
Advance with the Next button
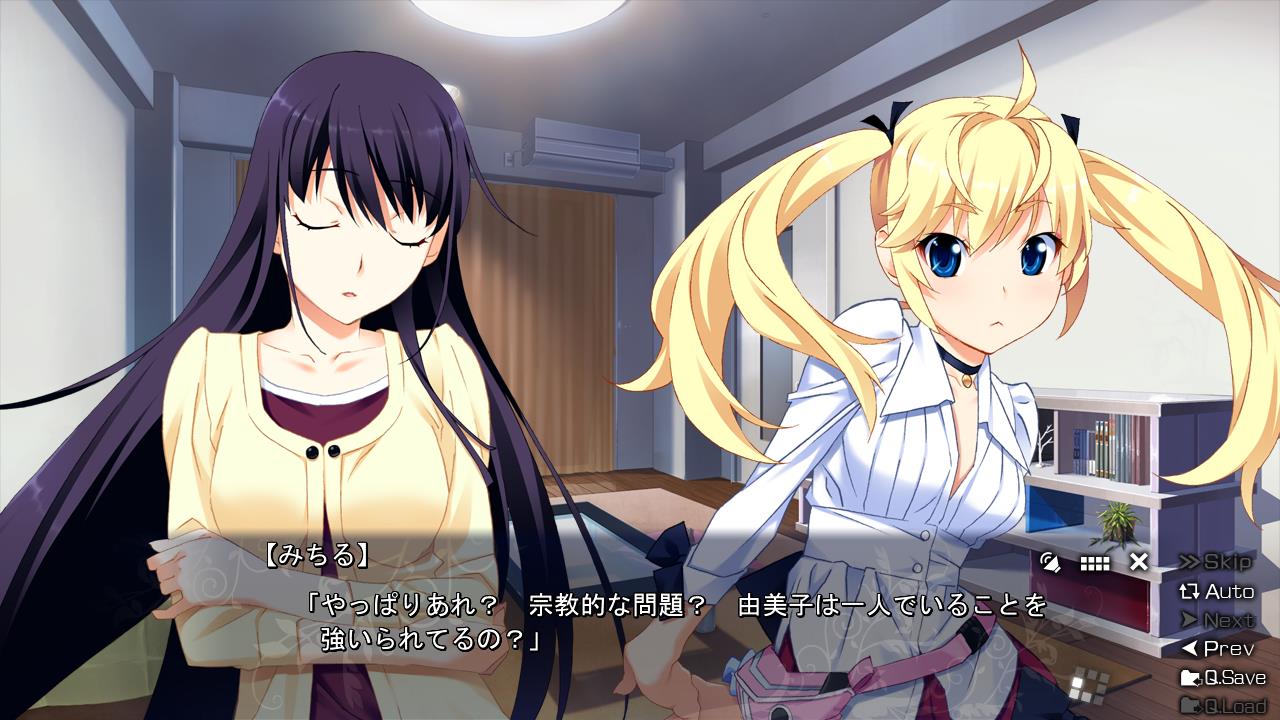[x=1216, y=620]
